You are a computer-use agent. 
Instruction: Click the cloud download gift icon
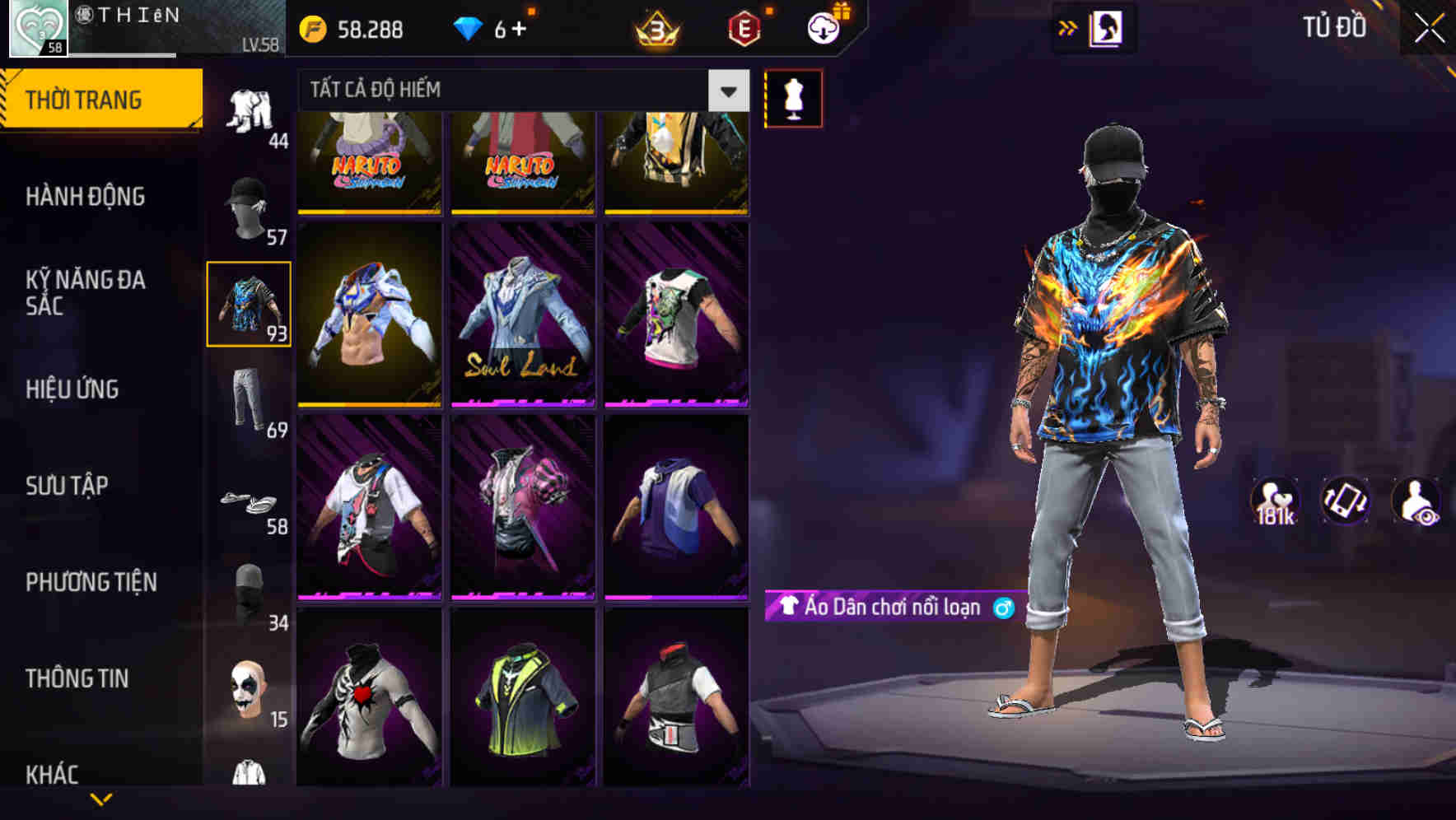point(824,27)
